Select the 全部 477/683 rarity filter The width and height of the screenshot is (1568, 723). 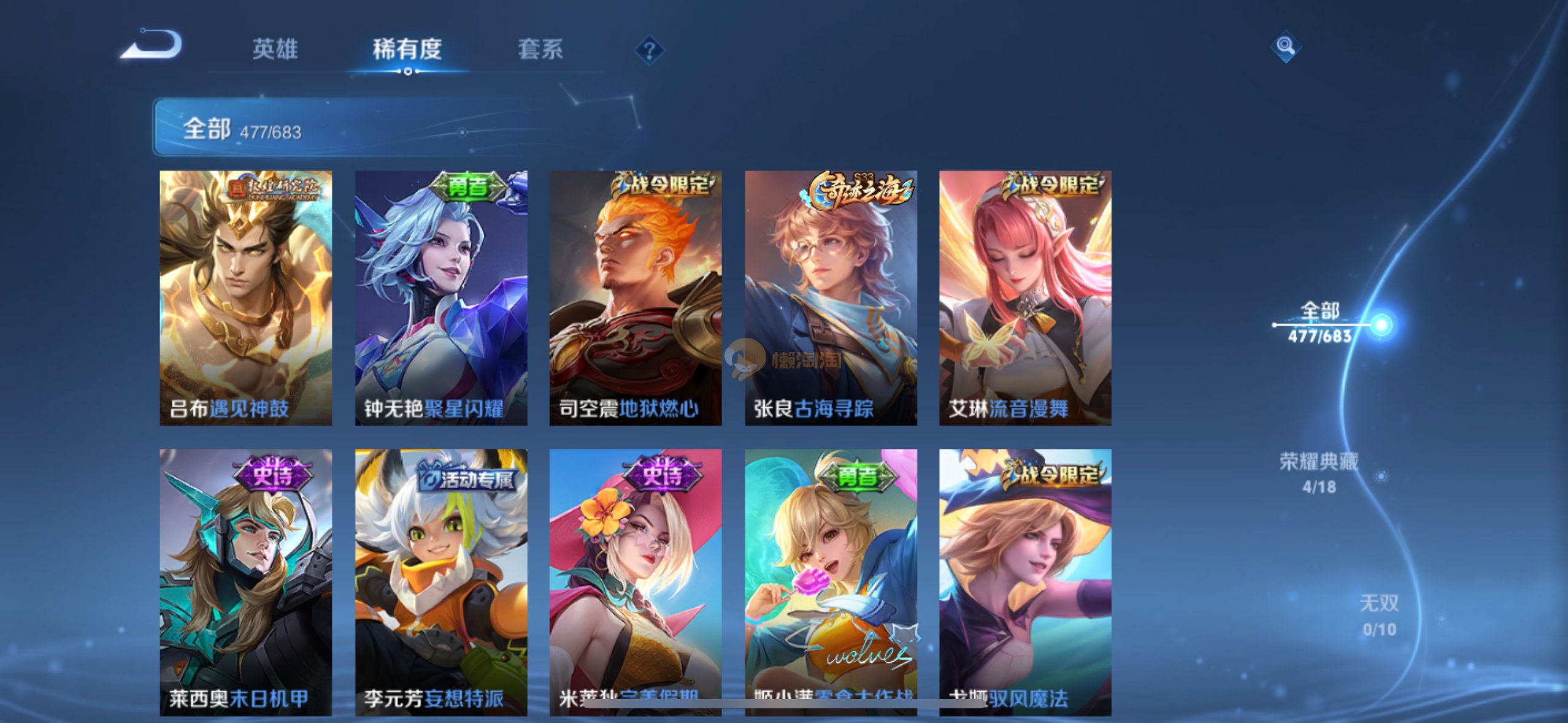[x=1320, y=323]
